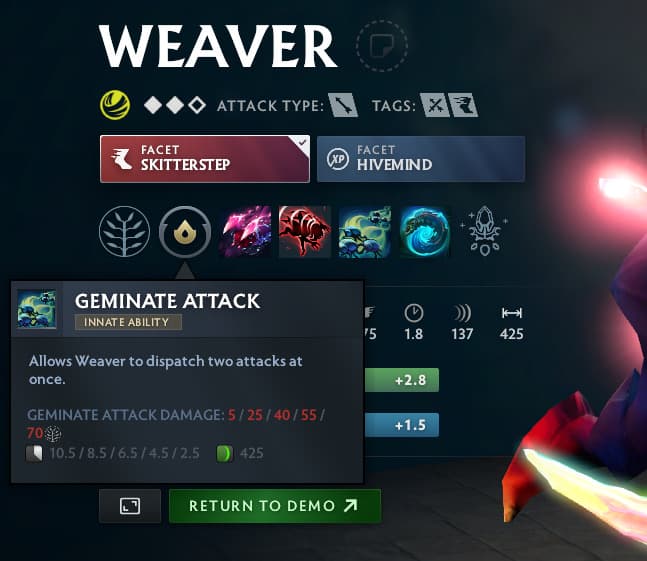Click the Geminate Attack ability icon
Viewport: 647px width, 561px height.
pos(364,232)
